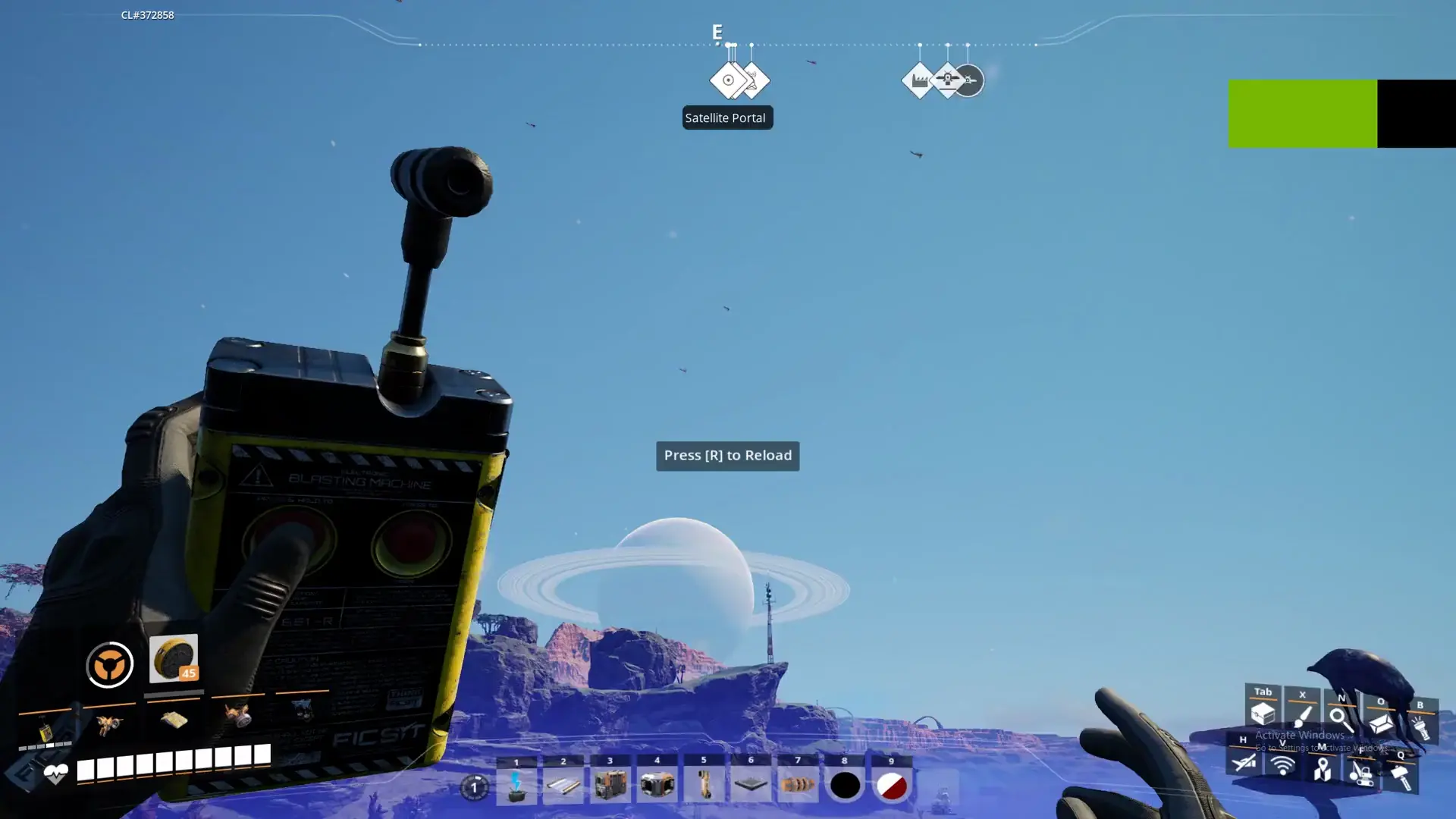The image size is (1456, 819).
Task: Select the conveyor belt in hotbar slot 2
Action: (x=564, y=785)
